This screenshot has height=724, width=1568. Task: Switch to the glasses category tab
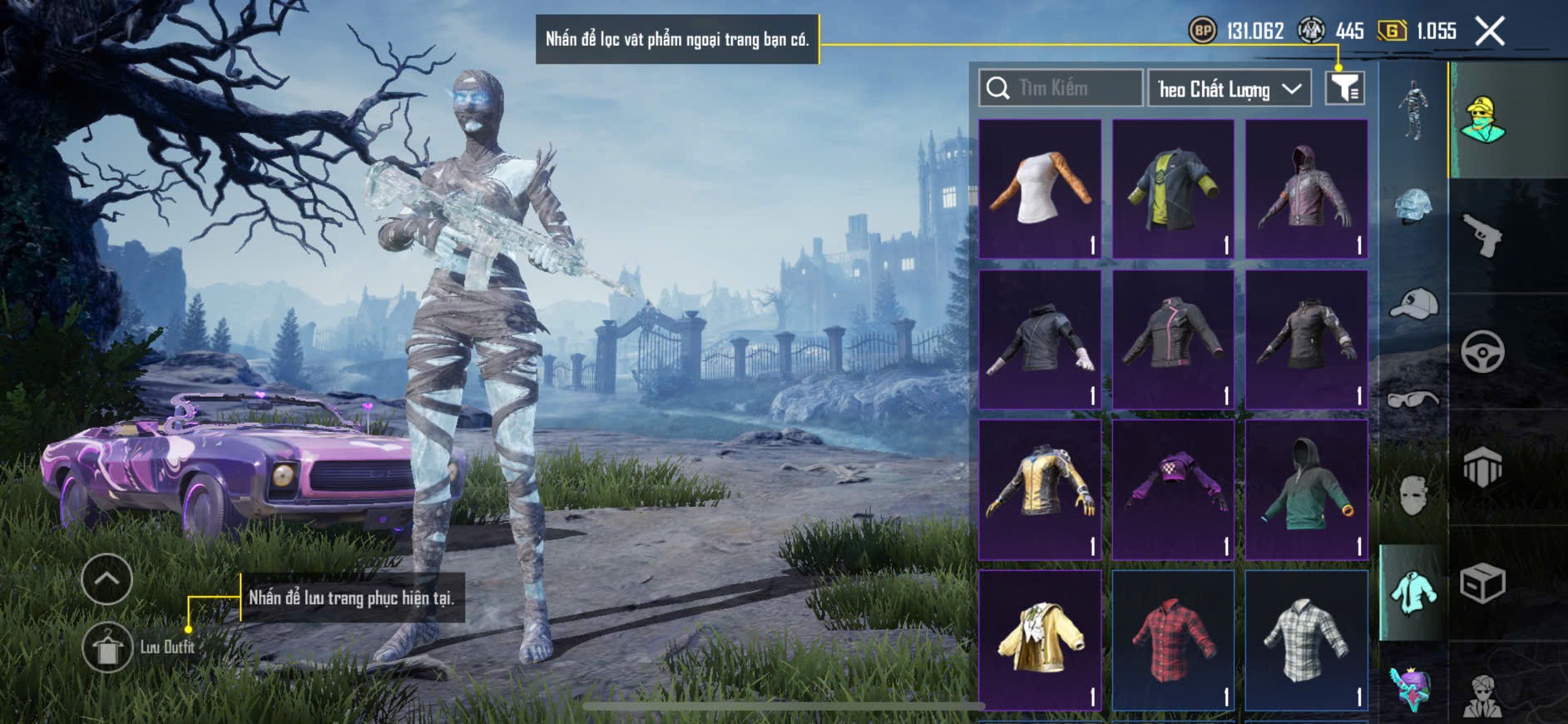coord(1413,399)
